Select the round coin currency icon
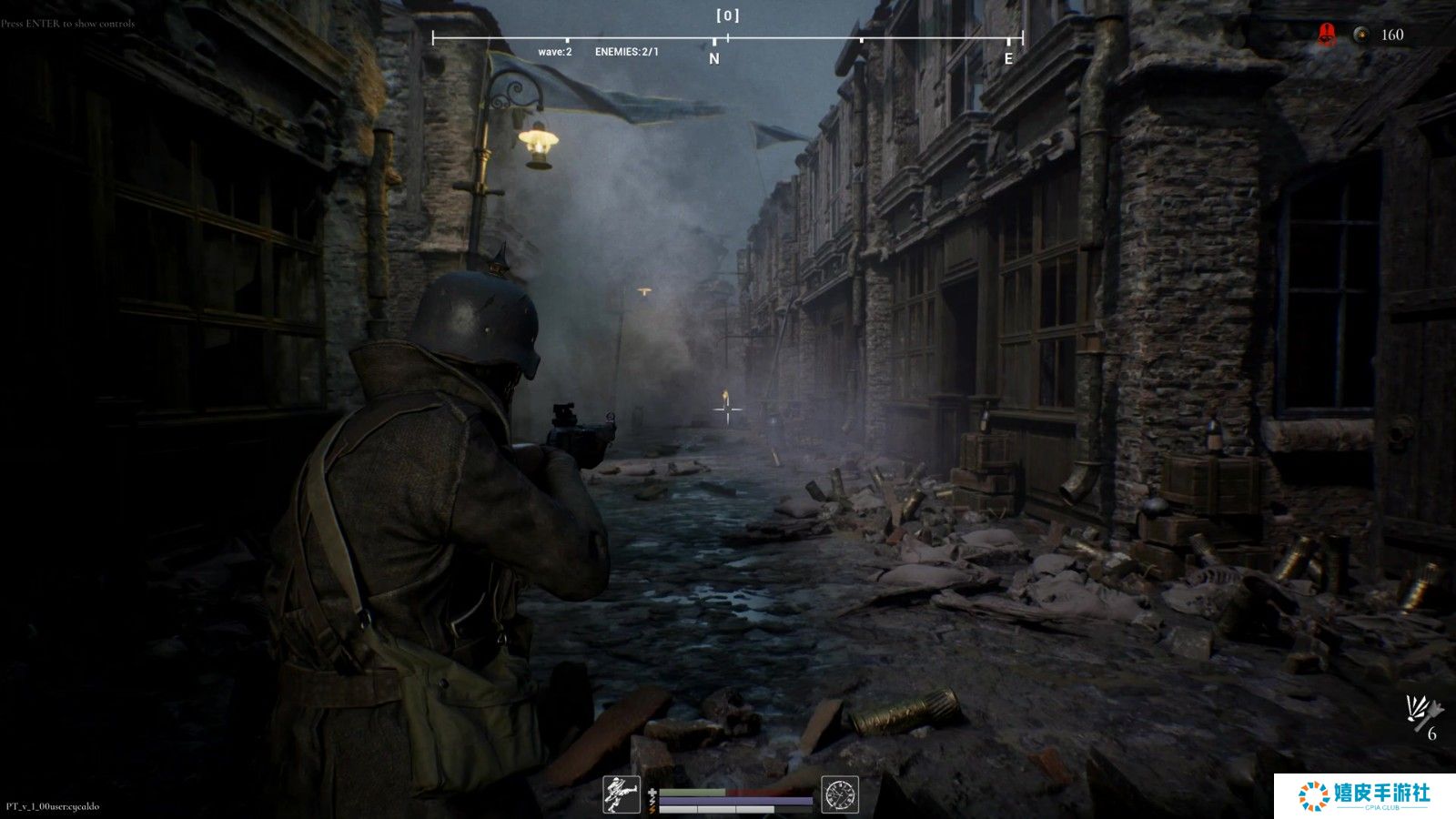The width and height of the screenshot is (1456, 819). 1360,35
